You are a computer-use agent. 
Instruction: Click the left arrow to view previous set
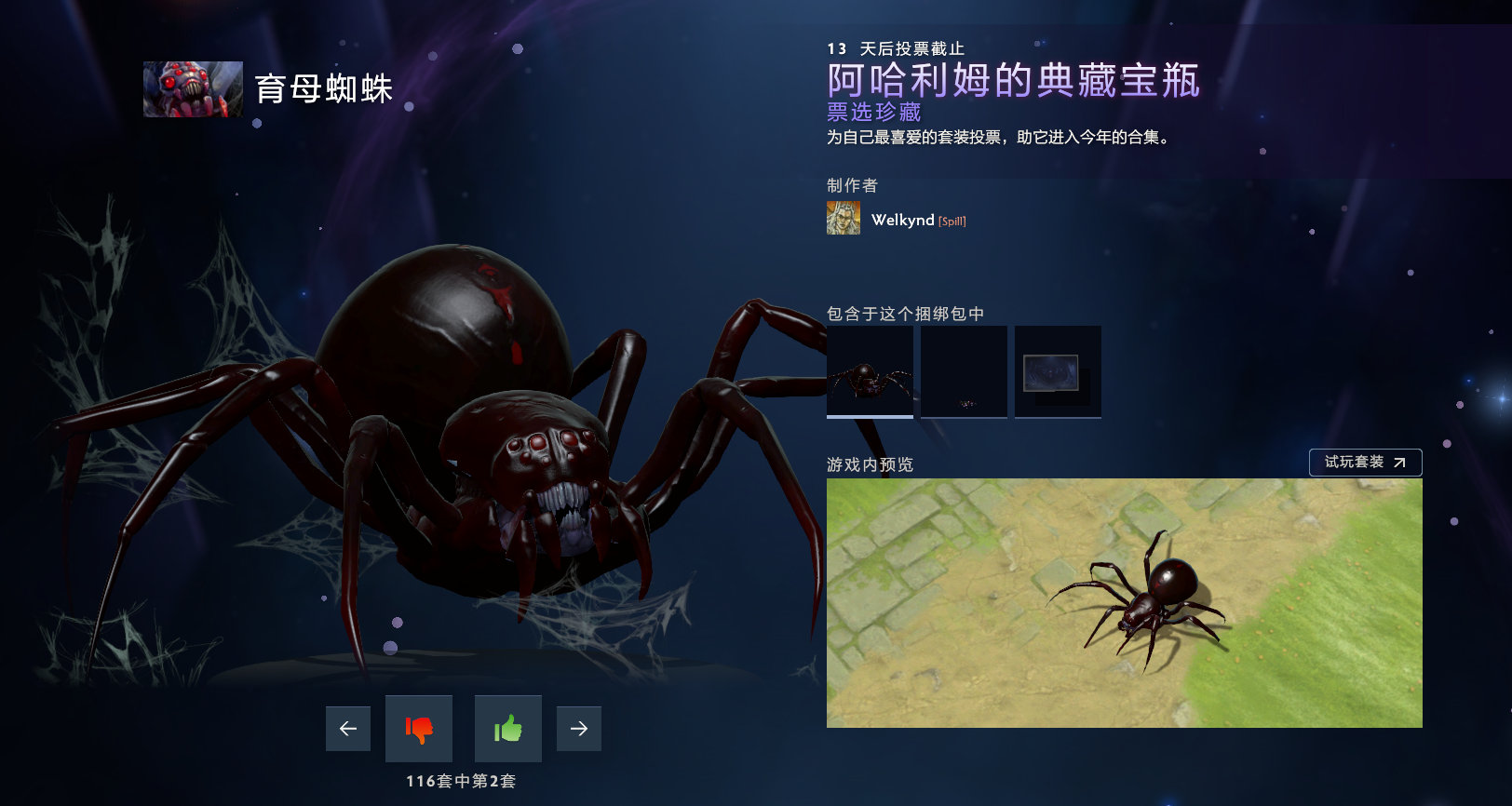(x=347, y=729)
